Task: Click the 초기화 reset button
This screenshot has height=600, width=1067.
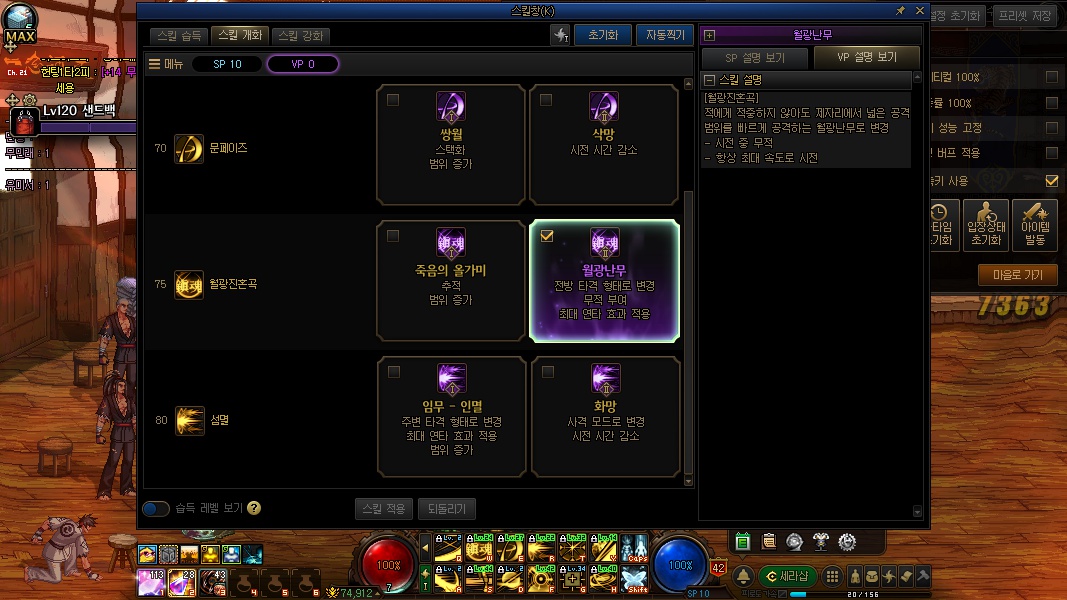Action: tap(602, 35)
